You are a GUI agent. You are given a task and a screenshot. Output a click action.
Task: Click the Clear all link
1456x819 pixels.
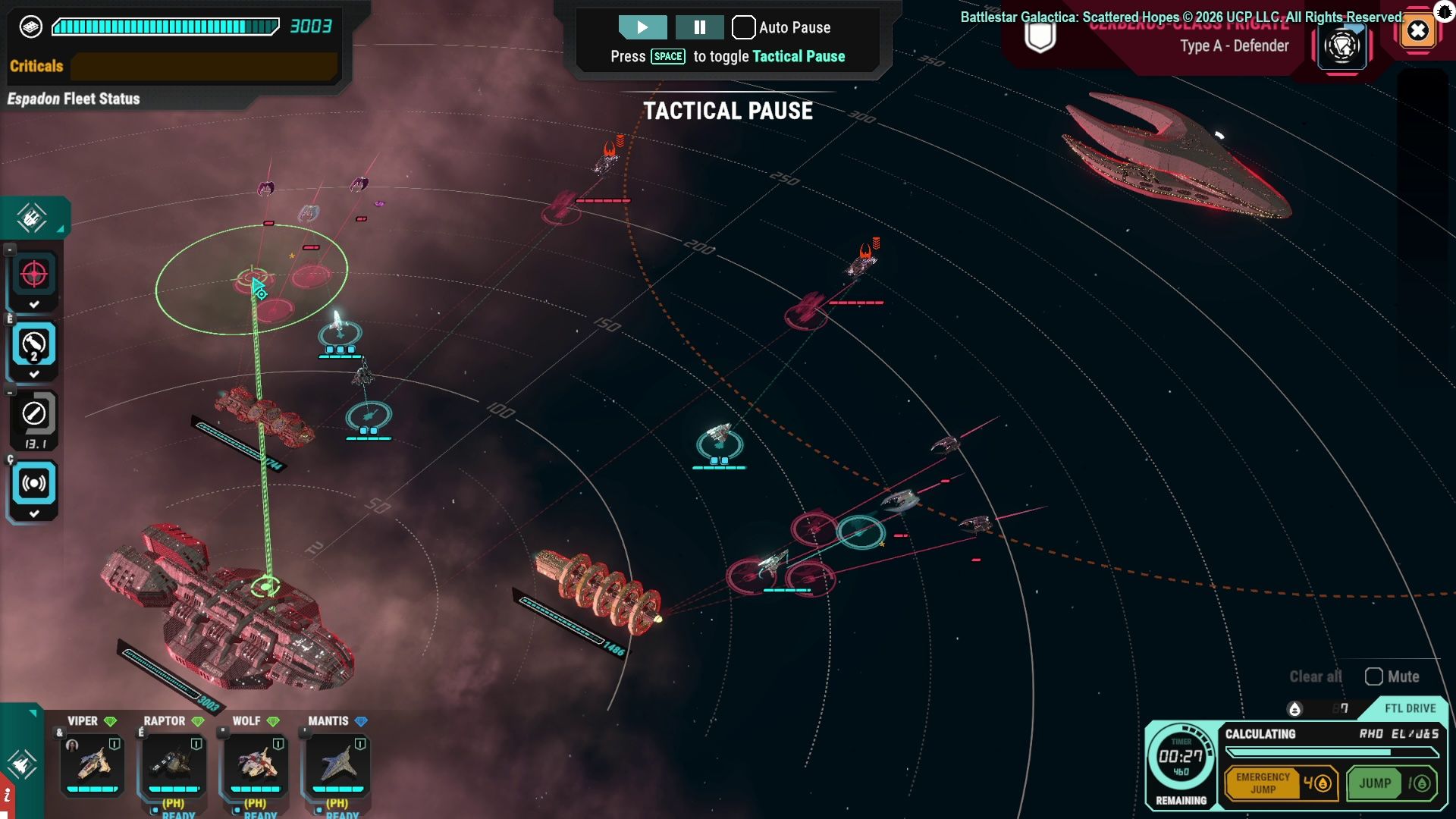pos(1314,676)
